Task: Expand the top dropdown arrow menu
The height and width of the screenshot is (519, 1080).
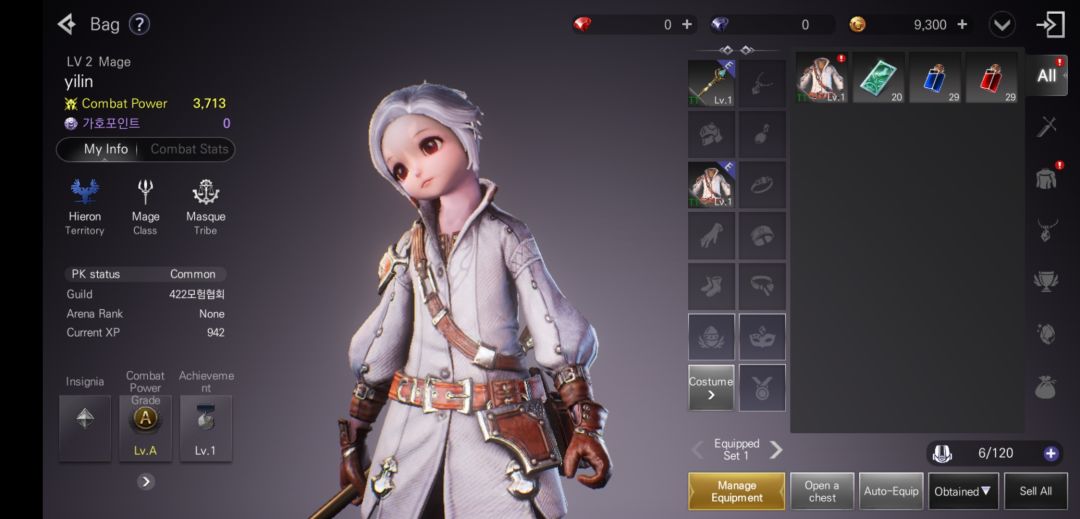Action: [1002, 24]
